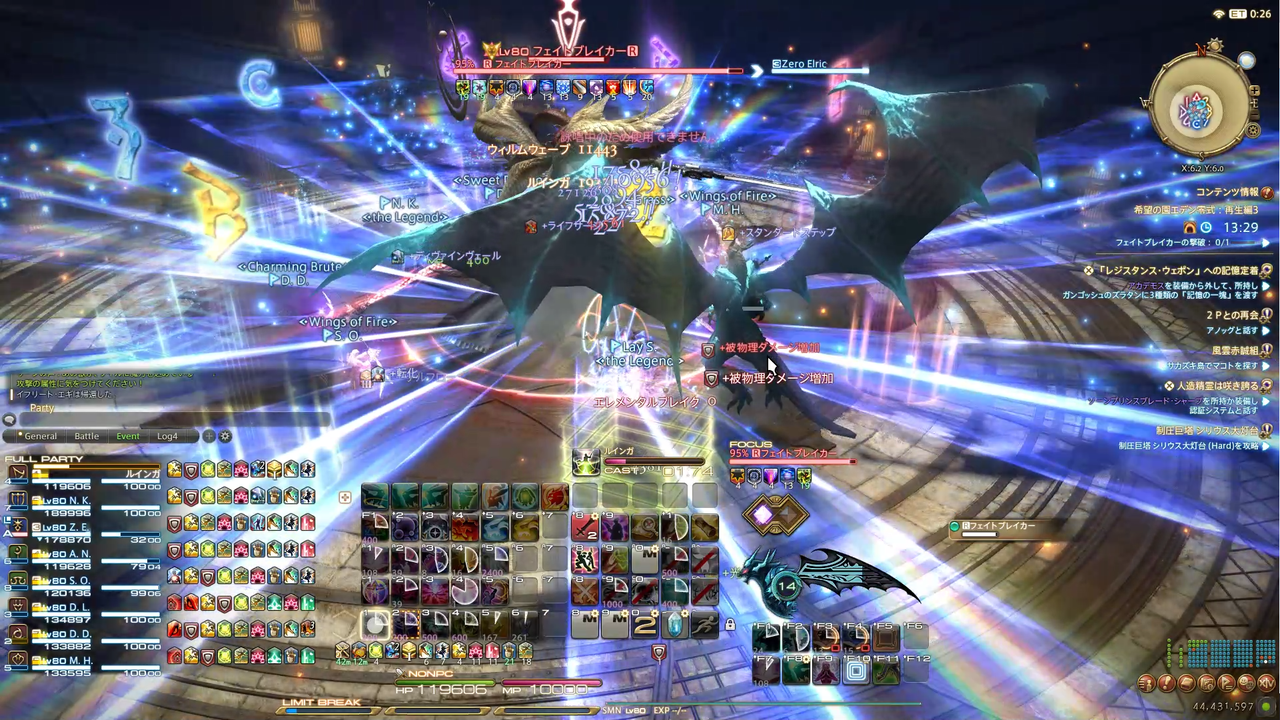1280x720 pixels.
Task: Switch to the Battle chat tab
Action: coord(87,436)
